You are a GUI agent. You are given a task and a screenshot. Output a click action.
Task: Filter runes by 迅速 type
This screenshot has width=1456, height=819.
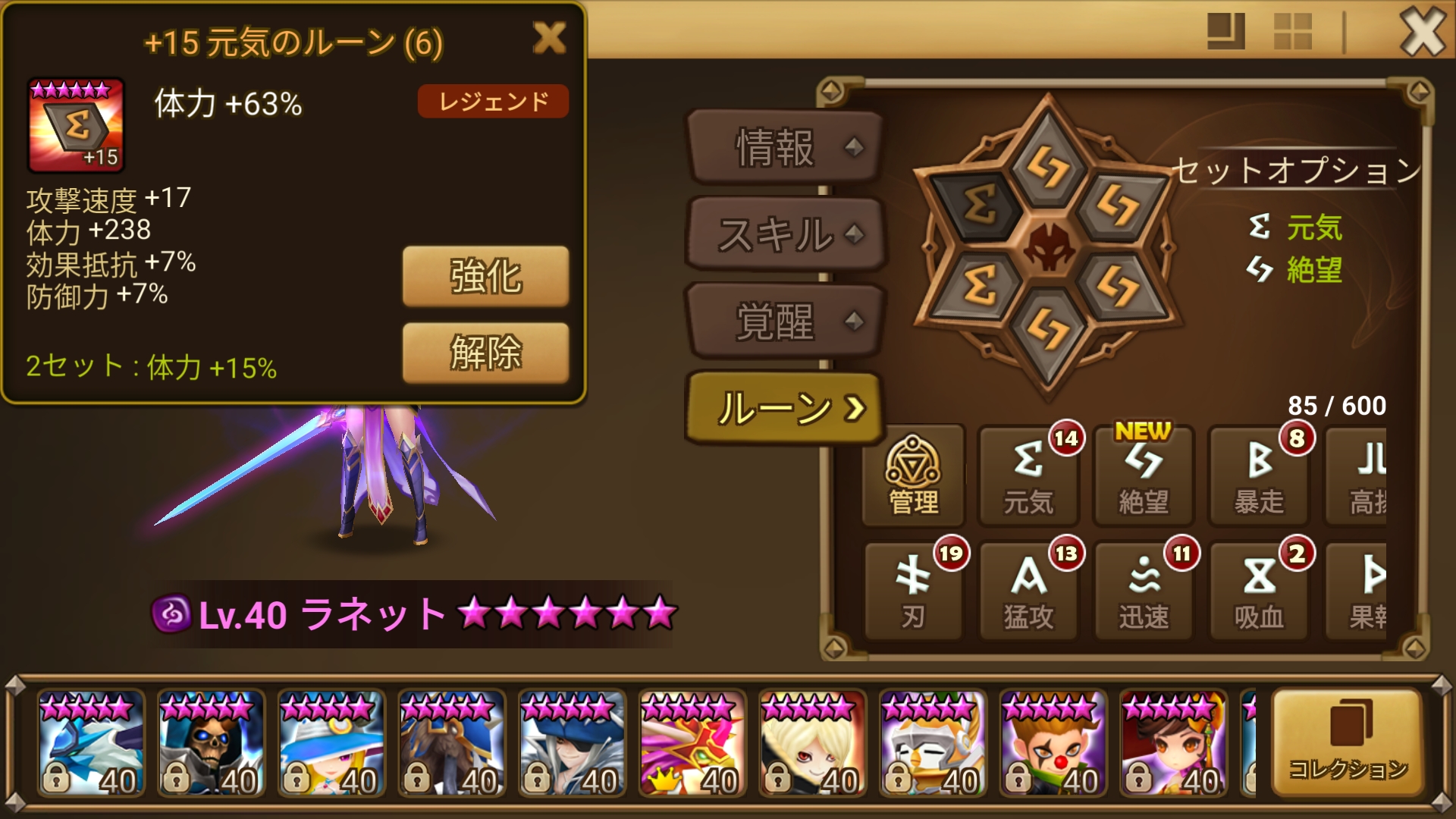pos(1143,591)
